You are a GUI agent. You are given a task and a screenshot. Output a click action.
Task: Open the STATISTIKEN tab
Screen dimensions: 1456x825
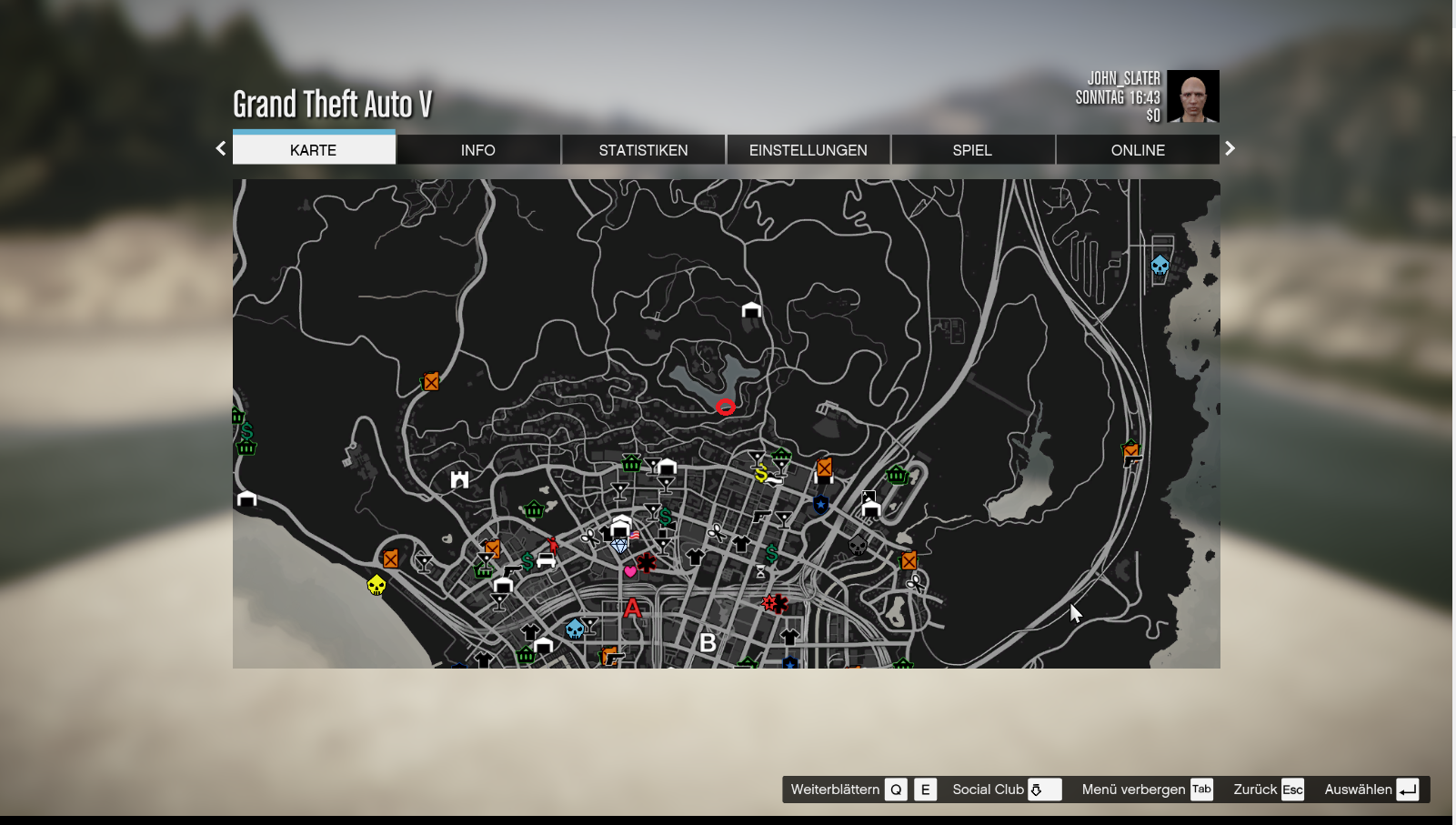click(x=643, y=150)
